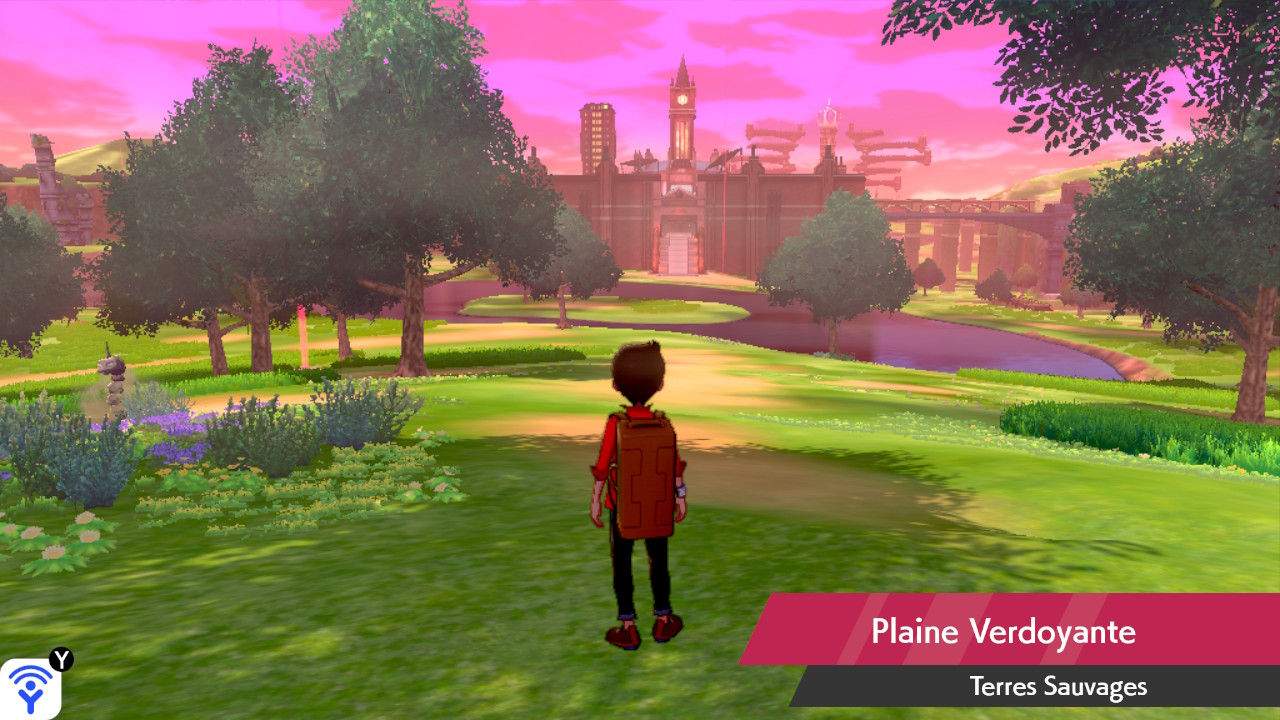Open the Y-Comm wireless icon

point(30,688)
